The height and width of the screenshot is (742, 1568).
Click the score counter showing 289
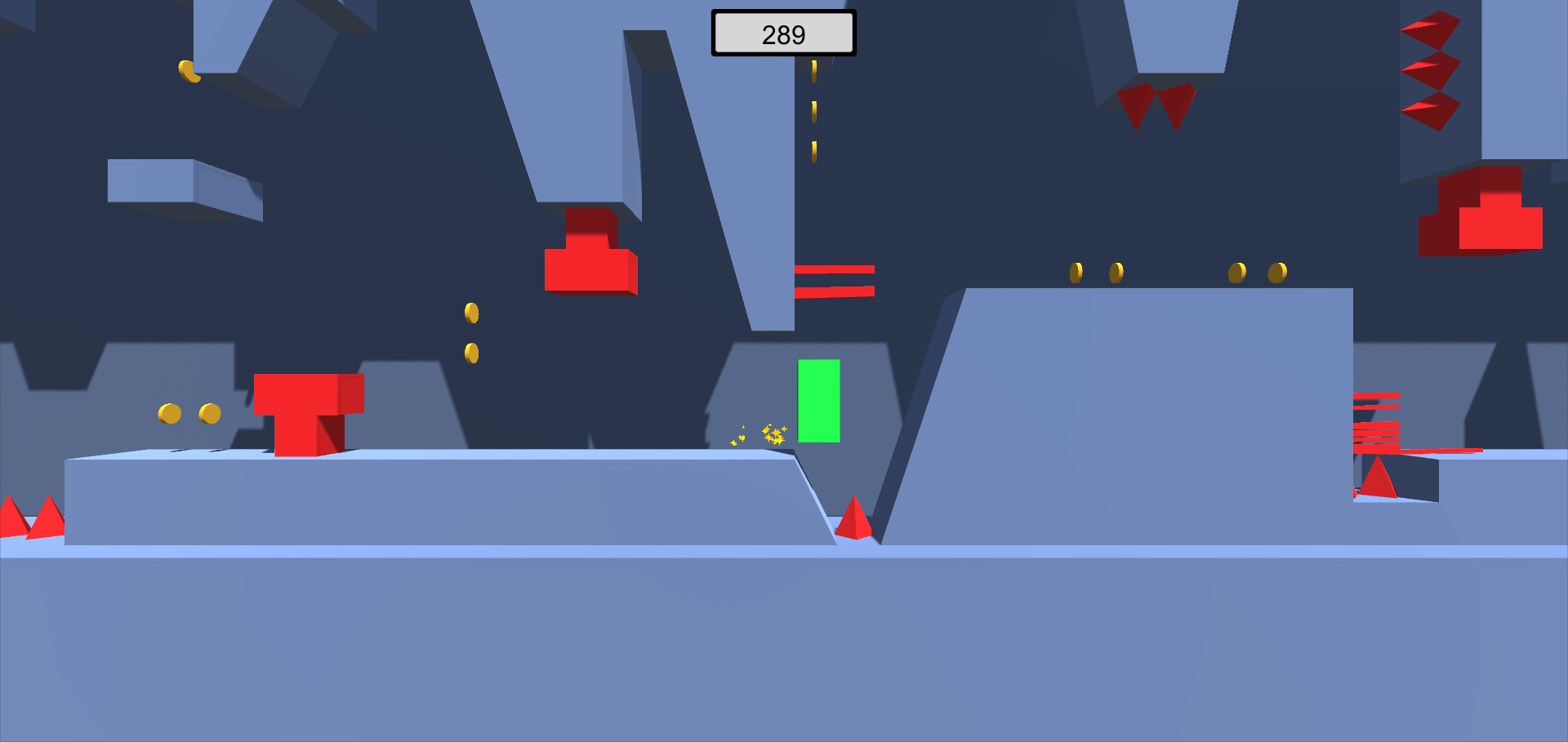click(x=782, y=33)
